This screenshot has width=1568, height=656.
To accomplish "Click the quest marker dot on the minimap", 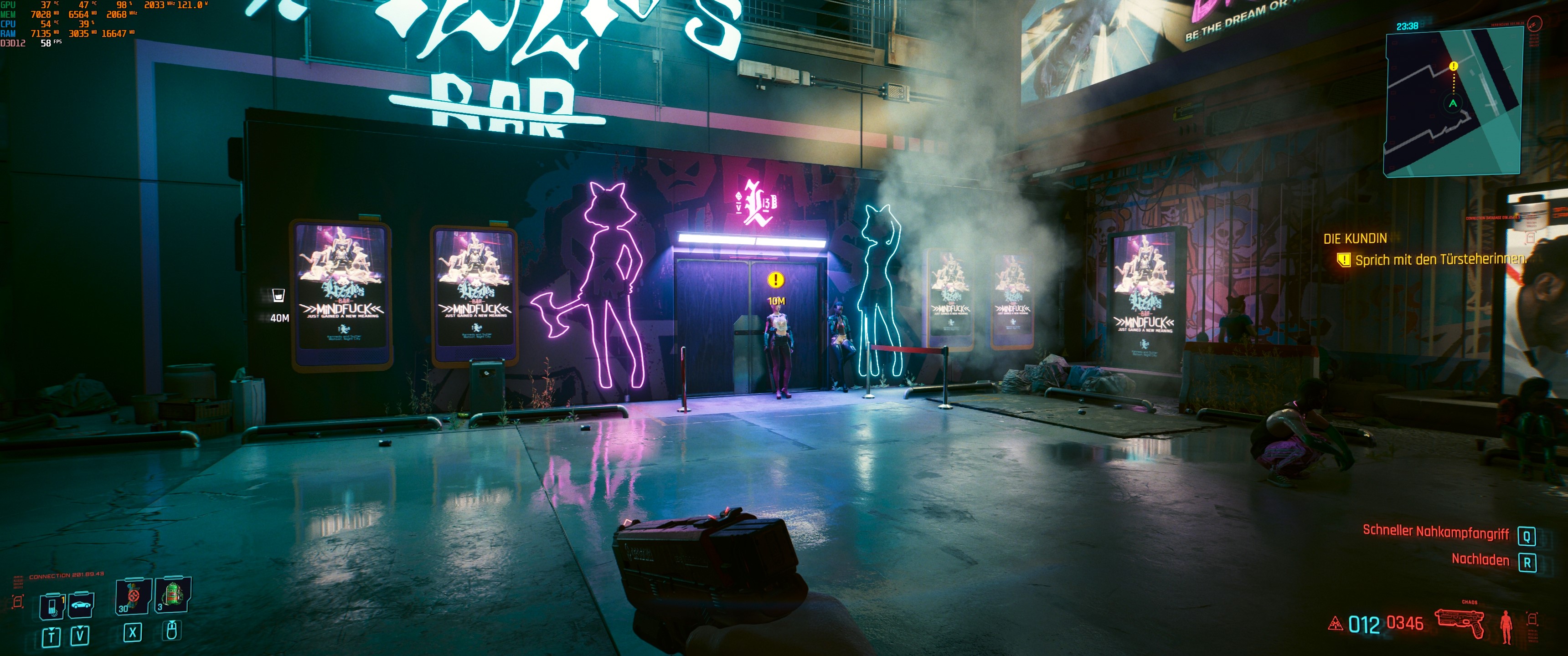I will click(x=1454, y=66).
